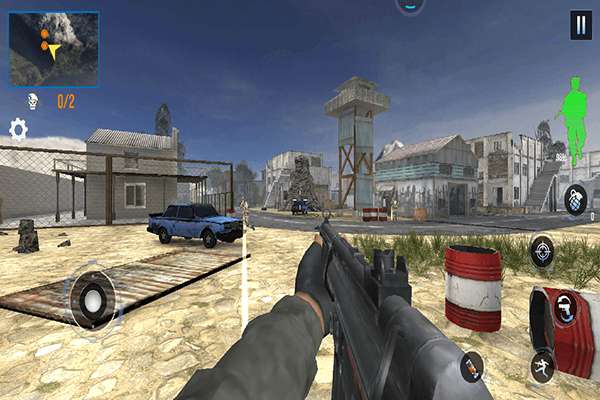Click the minimap with the yellow arrow

[54, 48]
